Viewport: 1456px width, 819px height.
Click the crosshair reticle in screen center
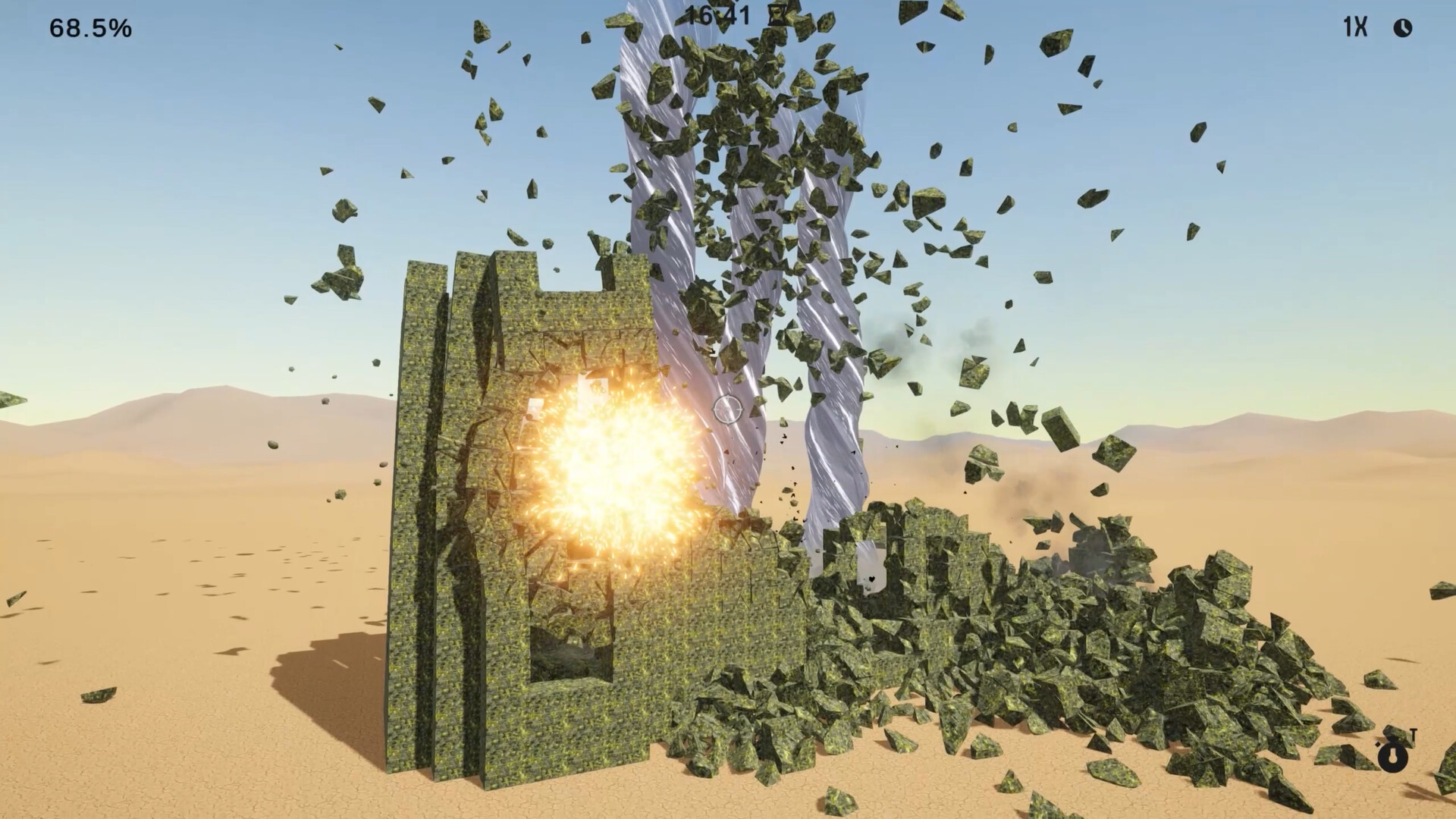coord(728,409)
